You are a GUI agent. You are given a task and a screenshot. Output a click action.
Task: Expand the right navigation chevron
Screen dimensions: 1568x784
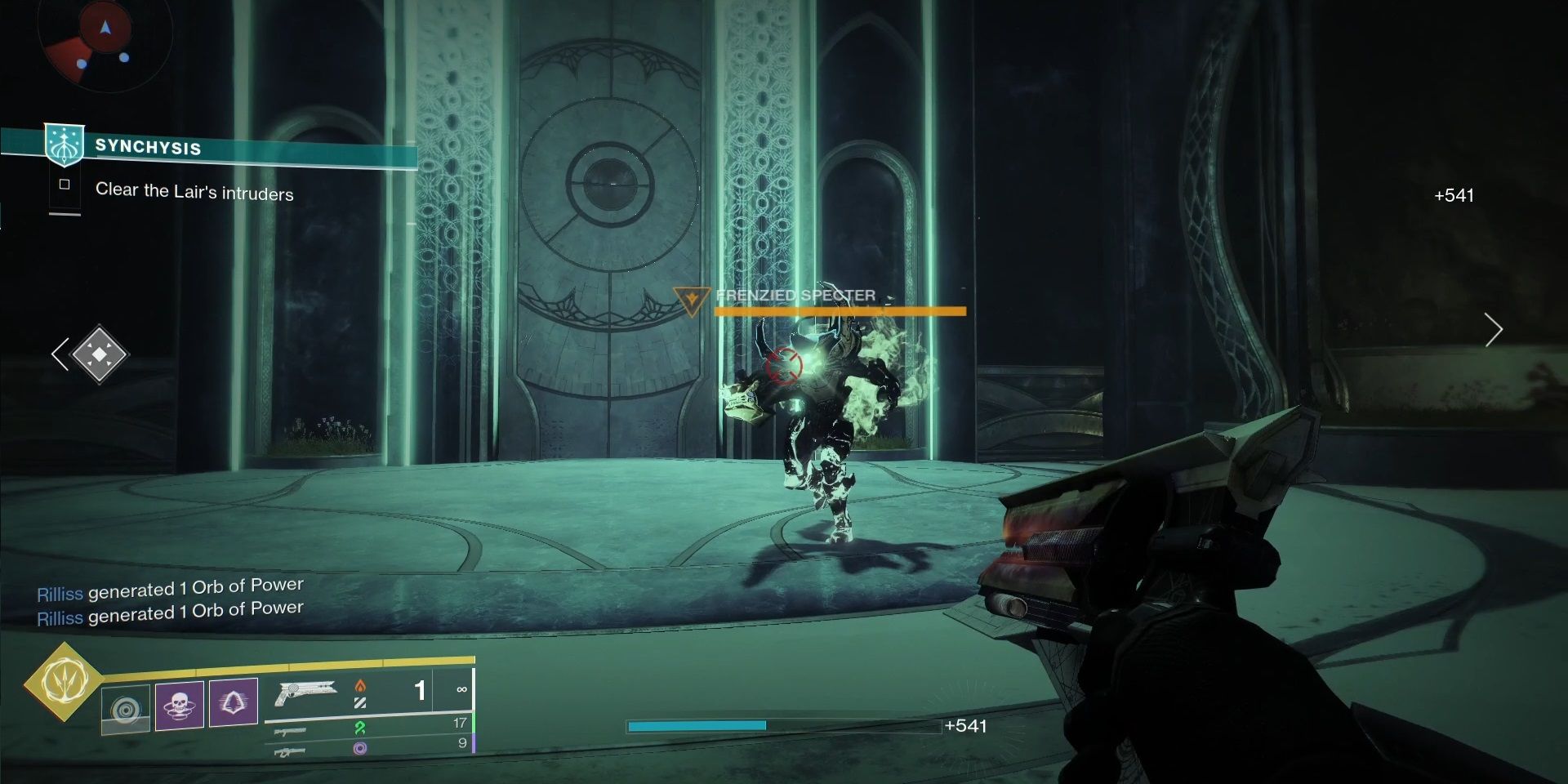1494,329
